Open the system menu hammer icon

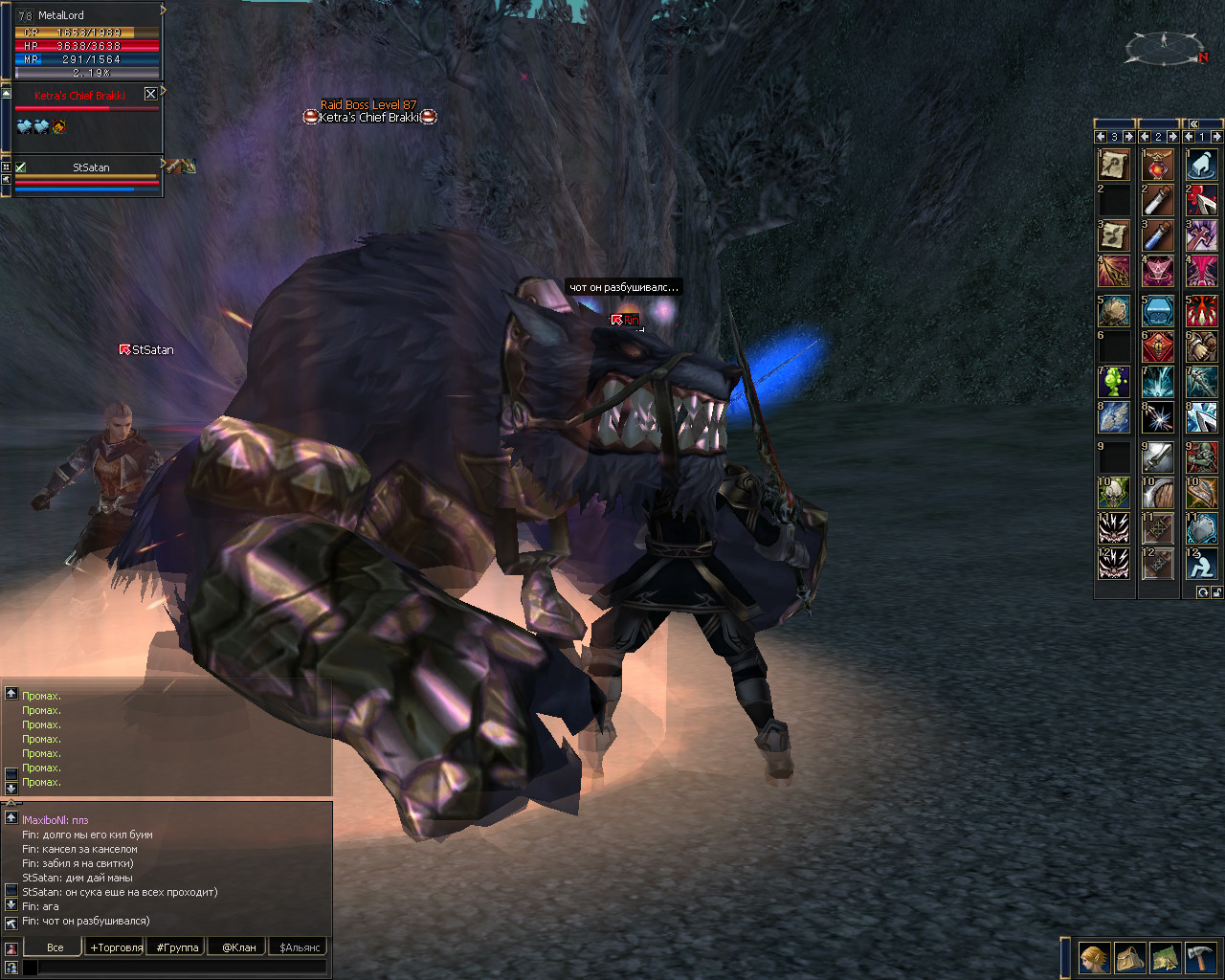pos(1200,958)
